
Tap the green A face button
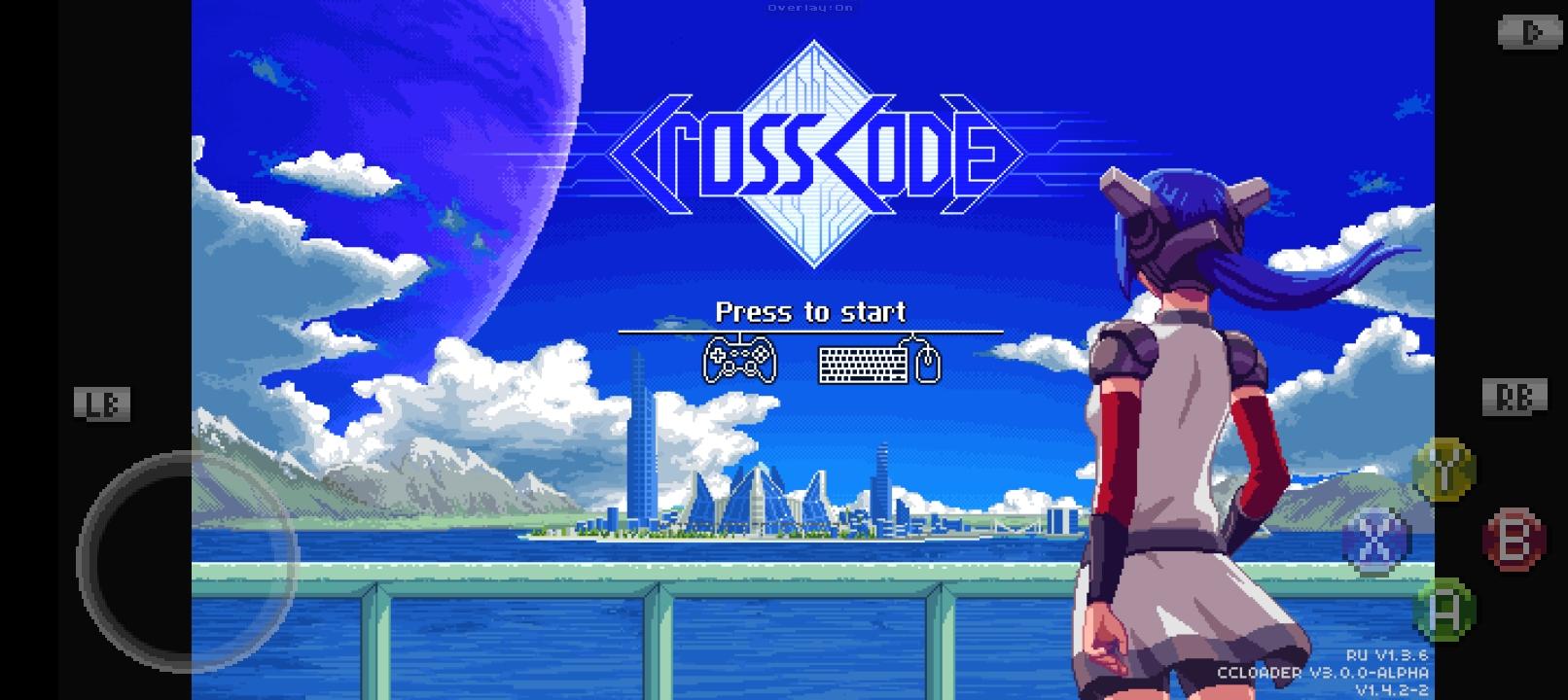pyautogui.click(x=1445, y=611)
